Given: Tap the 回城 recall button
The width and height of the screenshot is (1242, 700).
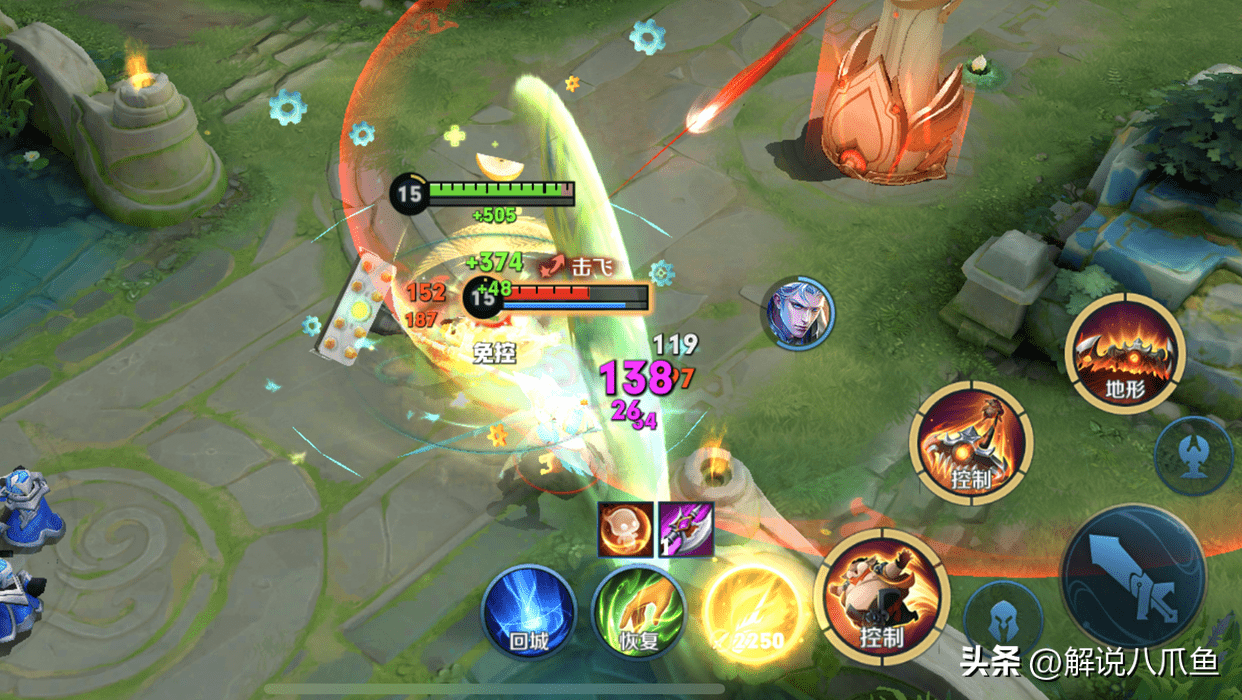Looking at the screenshot, I should coord(529,614).
